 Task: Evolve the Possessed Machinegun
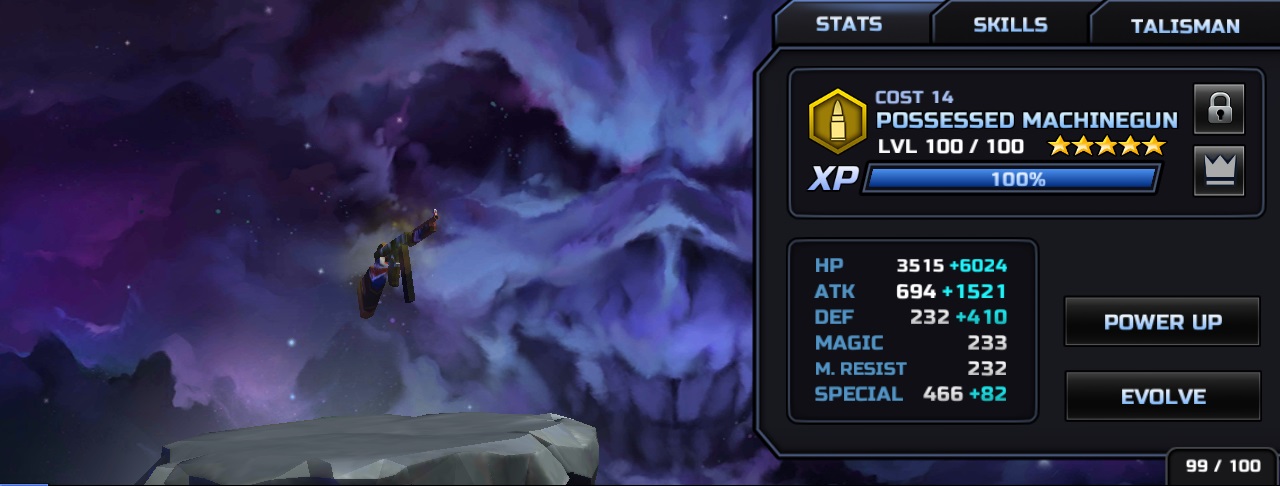(1162, 397)
